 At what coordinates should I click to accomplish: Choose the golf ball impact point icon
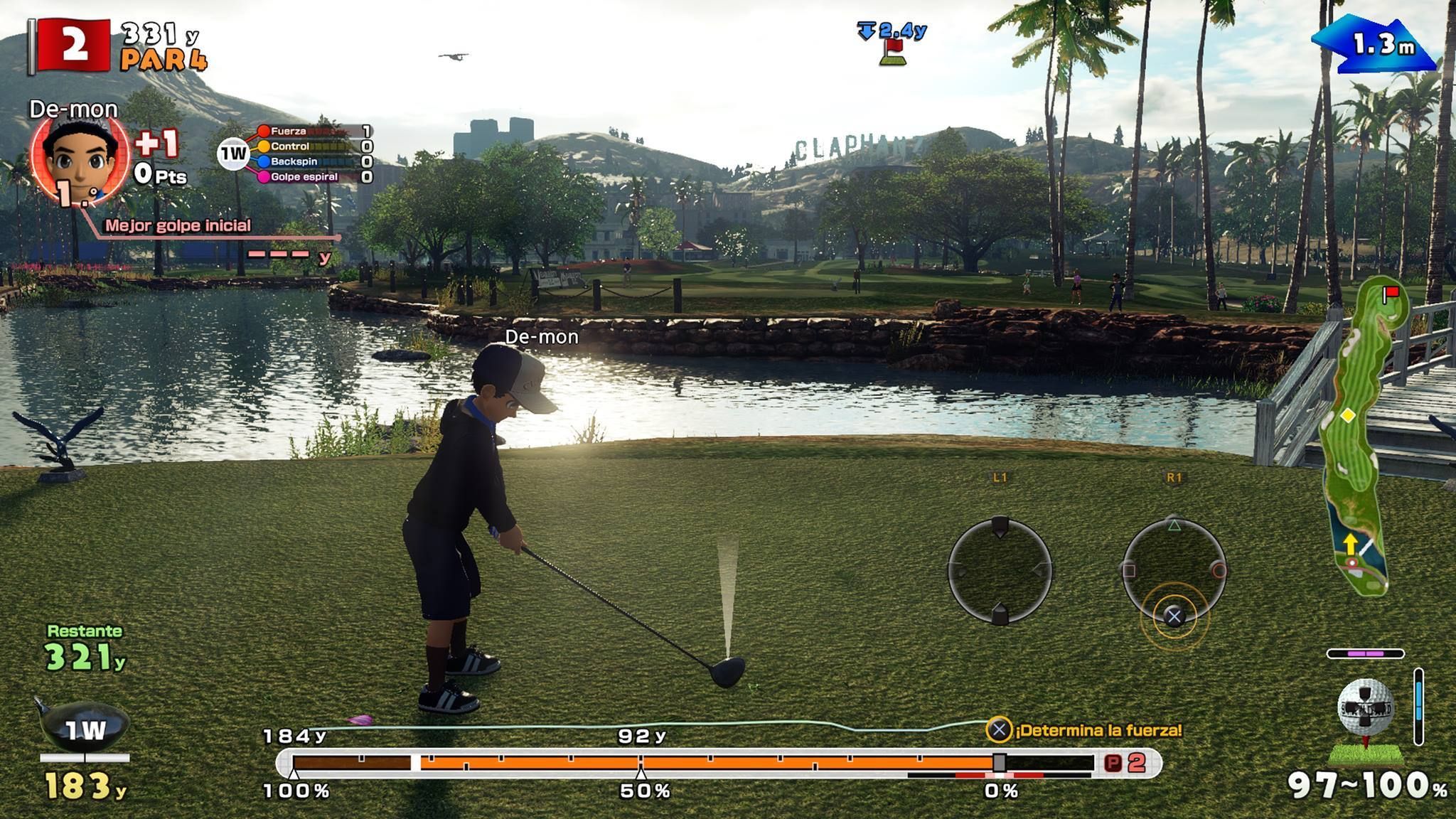[1366, 708]
